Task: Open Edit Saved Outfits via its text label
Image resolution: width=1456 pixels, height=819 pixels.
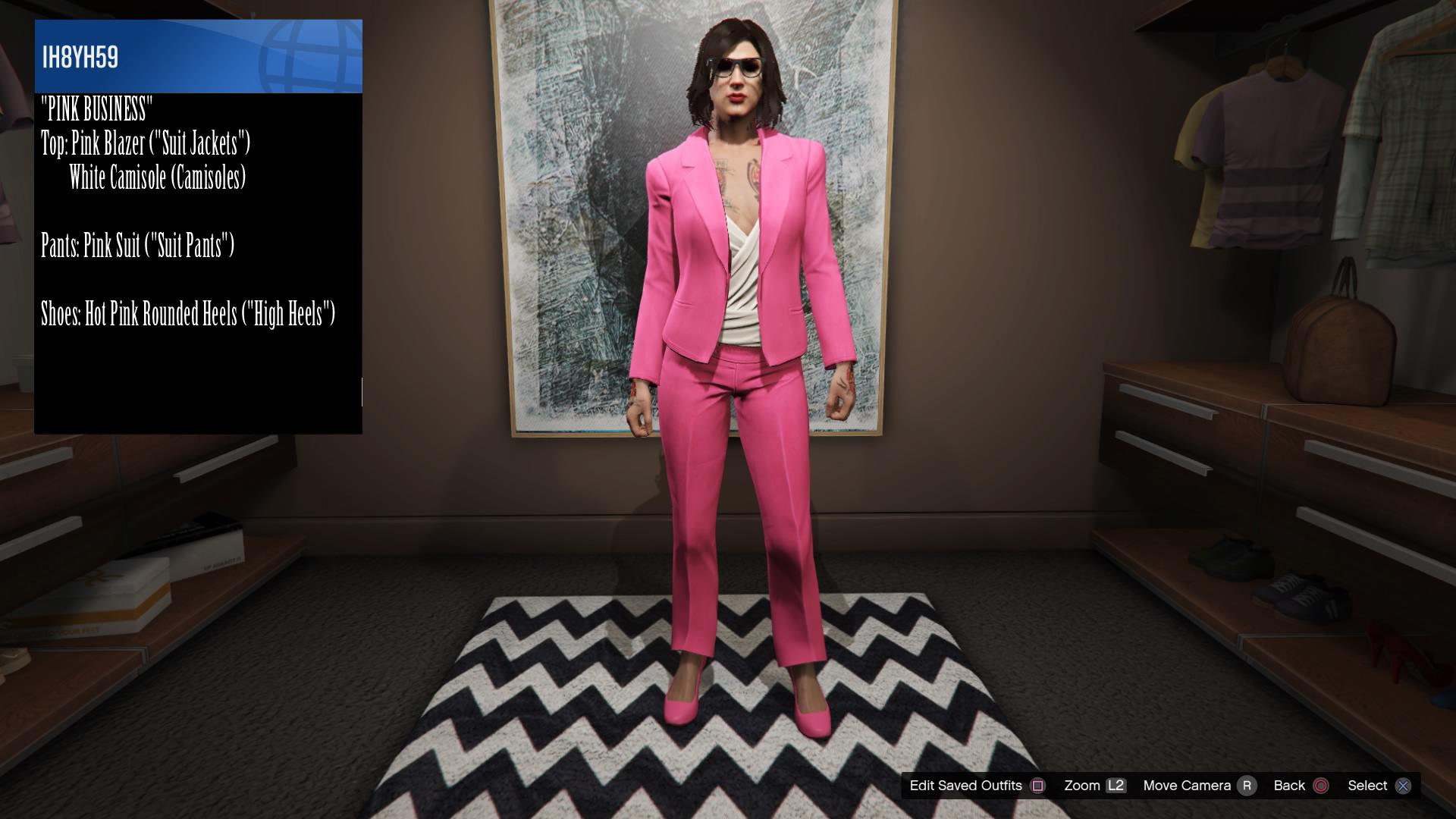Action: tap(965, 786)
